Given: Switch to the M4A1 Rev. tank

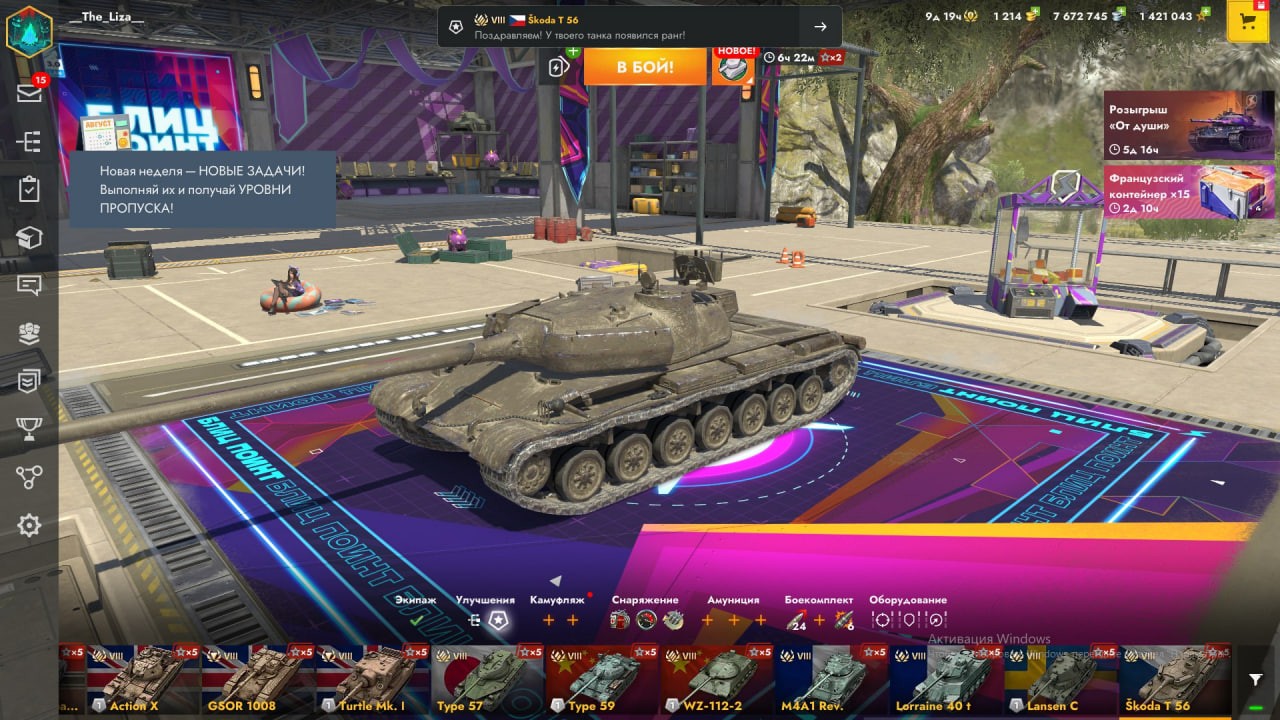Looking at the screenshot, I should pos(832,679).
